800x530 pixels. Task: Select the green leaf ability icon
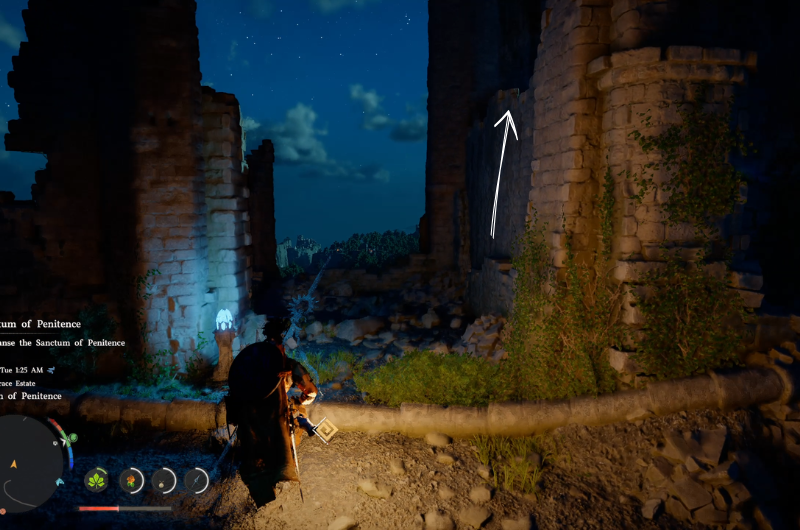pyautogui.click(x=97, y=480)
